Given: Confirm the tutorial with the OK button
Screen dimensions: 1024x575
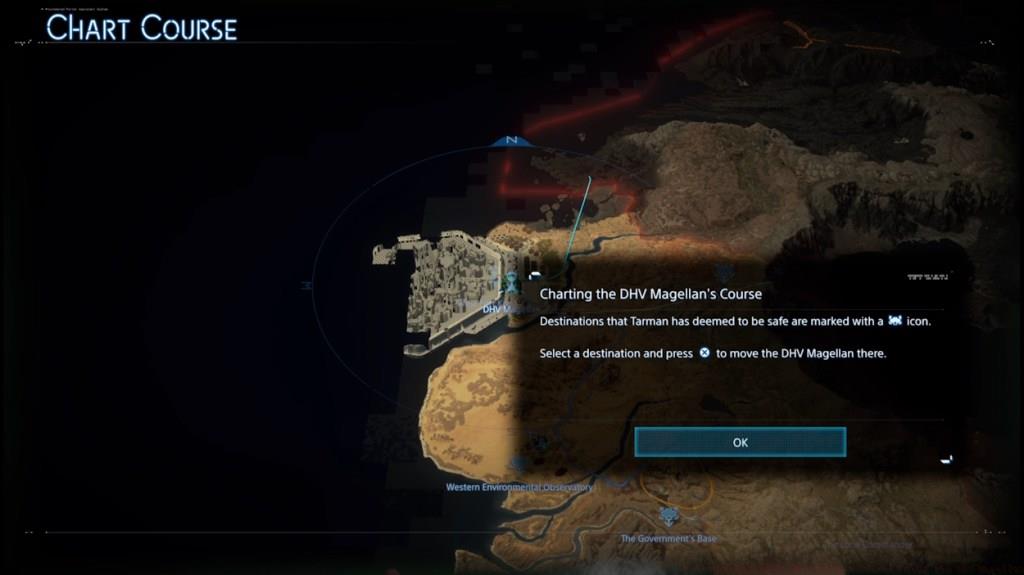Looking at the screenshot, I should (x=740, y=442).
